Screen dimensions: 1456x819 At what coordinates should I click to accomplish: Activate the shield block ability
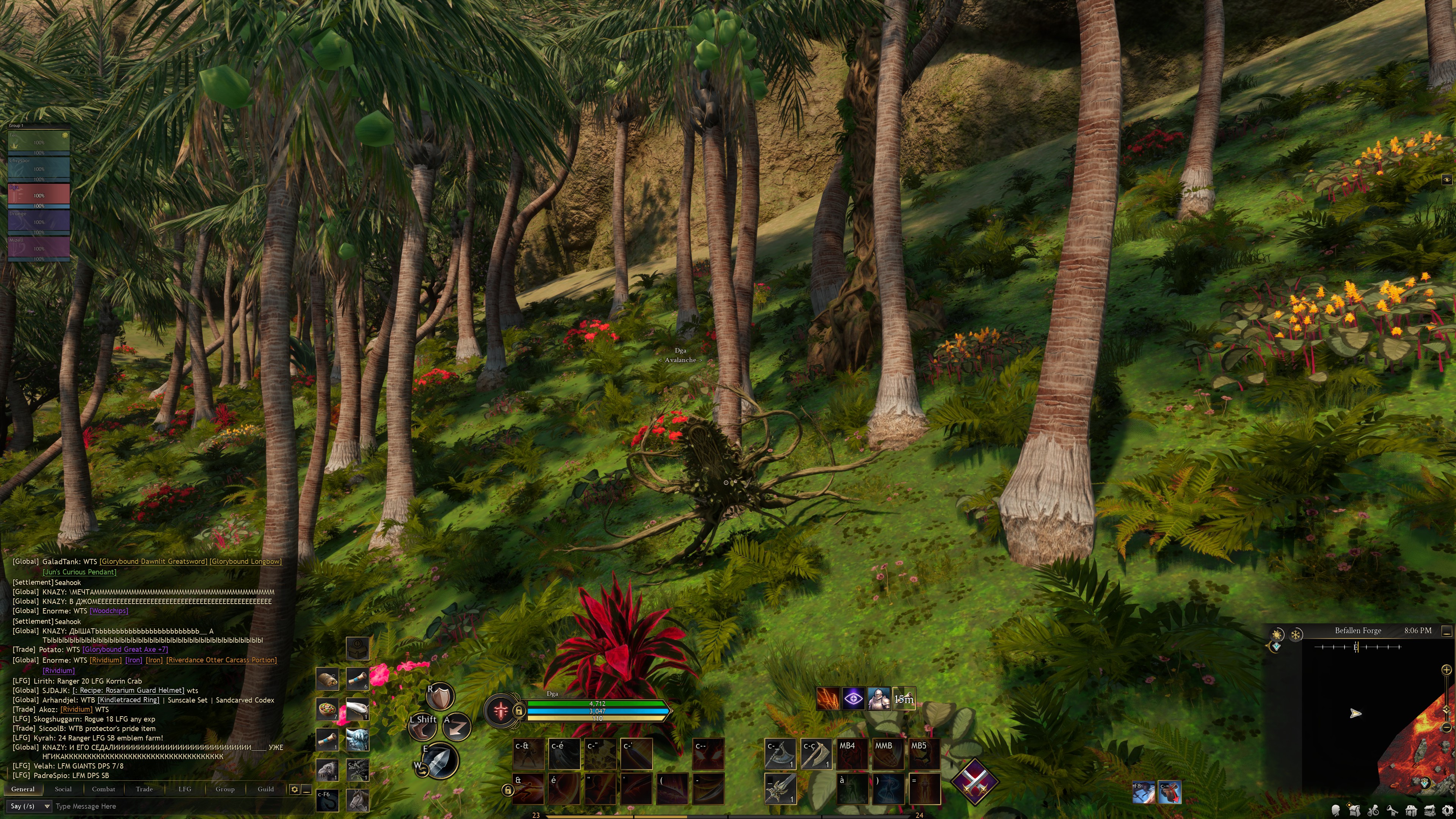pos(440,697)
